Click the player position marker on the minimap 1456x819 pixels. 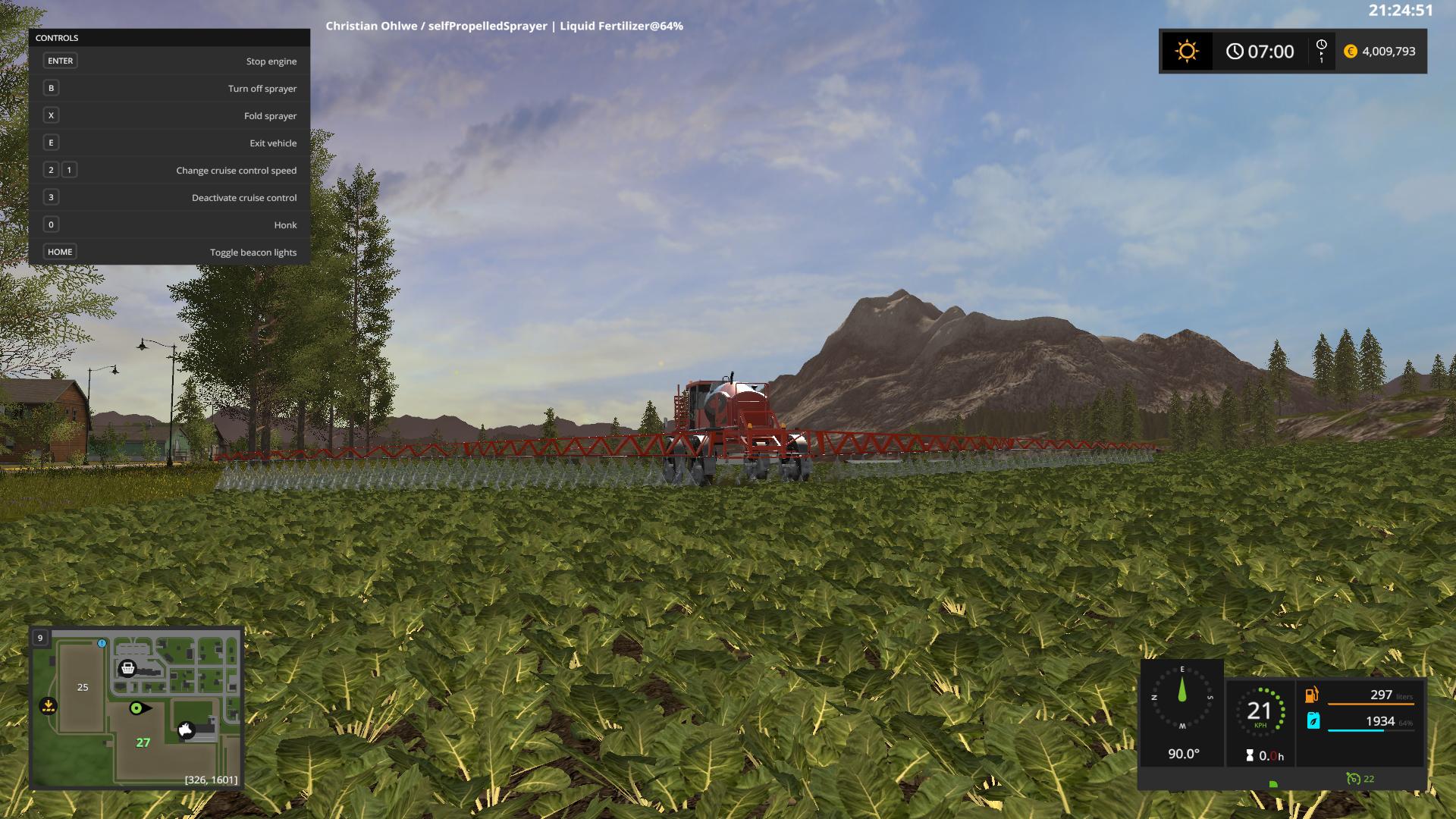pos(136,708)
